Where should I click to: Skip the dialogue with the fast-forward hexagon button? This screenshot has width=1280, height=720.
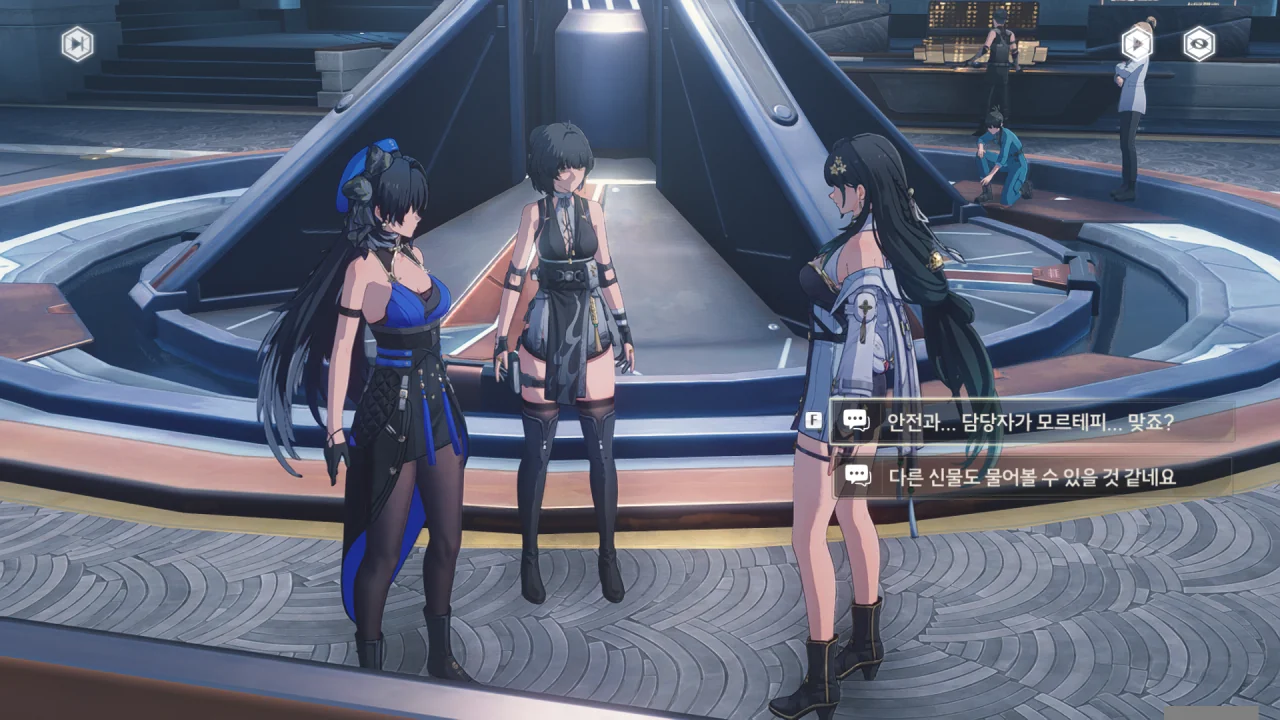click(77, 44)
